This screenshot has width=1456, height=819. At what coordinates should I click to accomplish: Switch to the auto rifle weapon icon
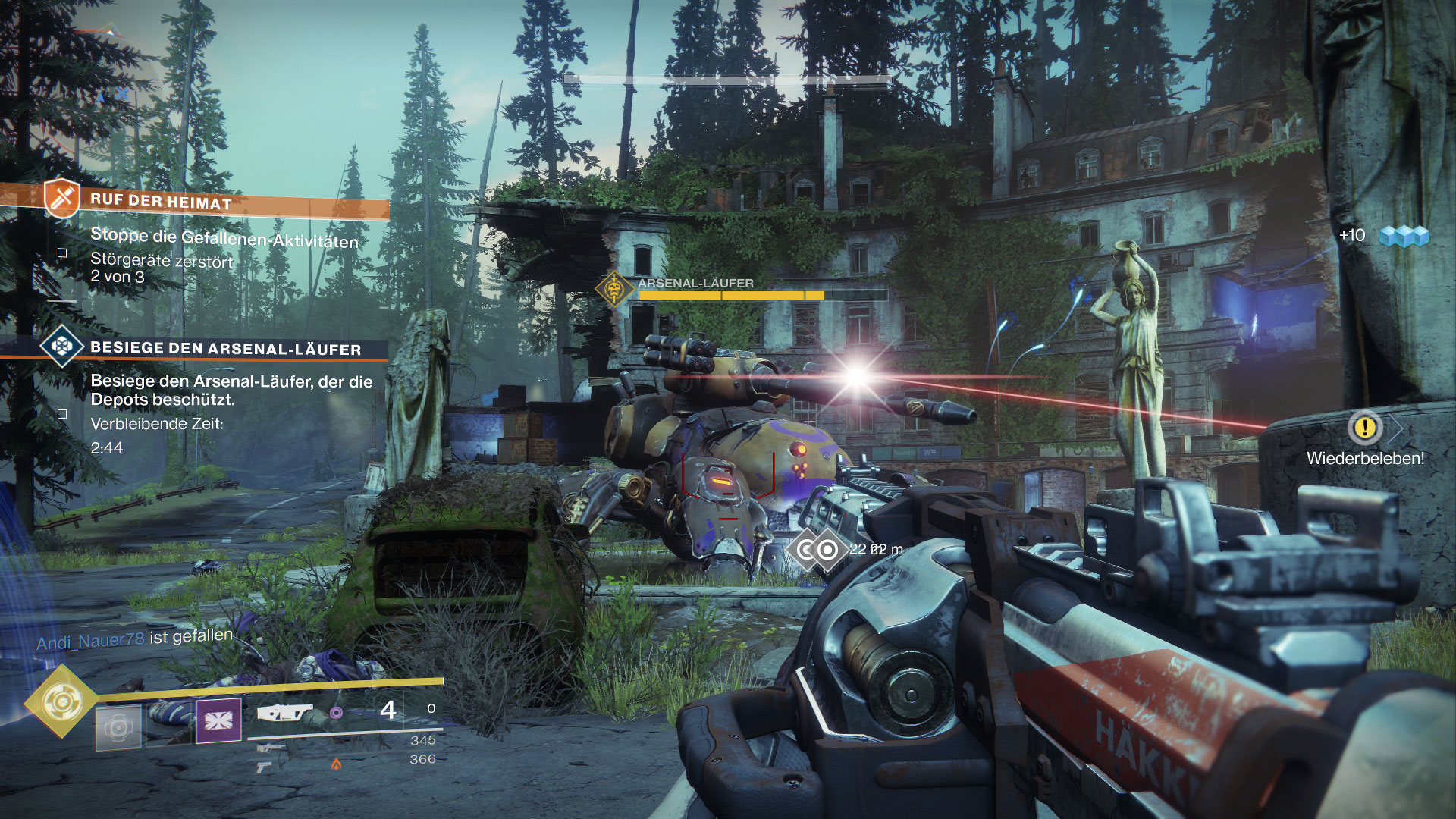[271, 749]
